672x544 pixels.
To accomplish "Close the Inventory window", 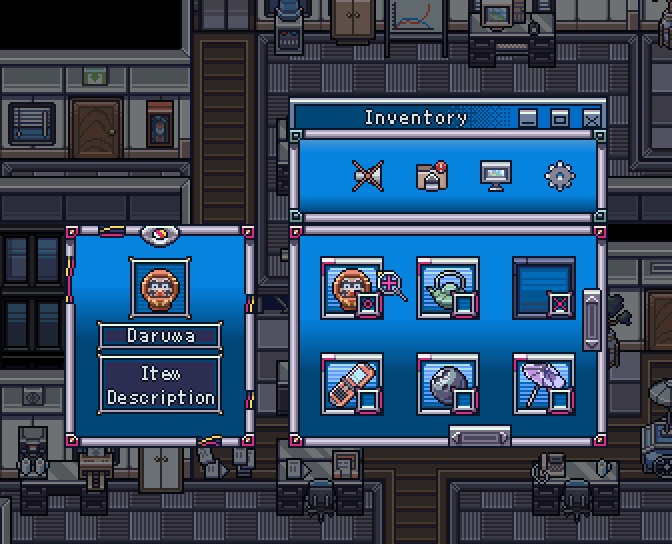I will 592,119.
